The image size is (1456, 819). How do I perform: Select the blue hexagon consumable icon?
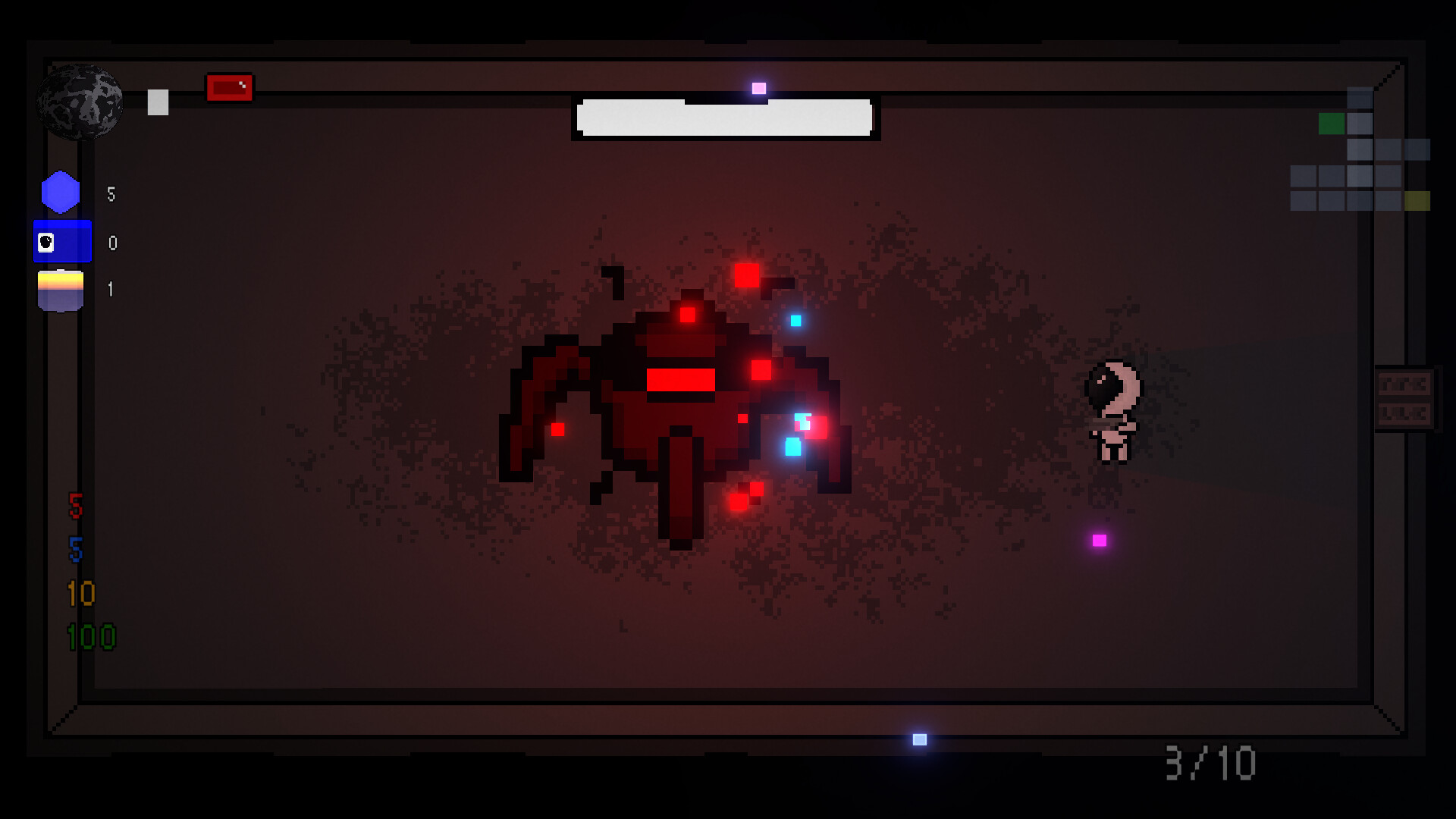pyautogui.click(x=62, y=192)
